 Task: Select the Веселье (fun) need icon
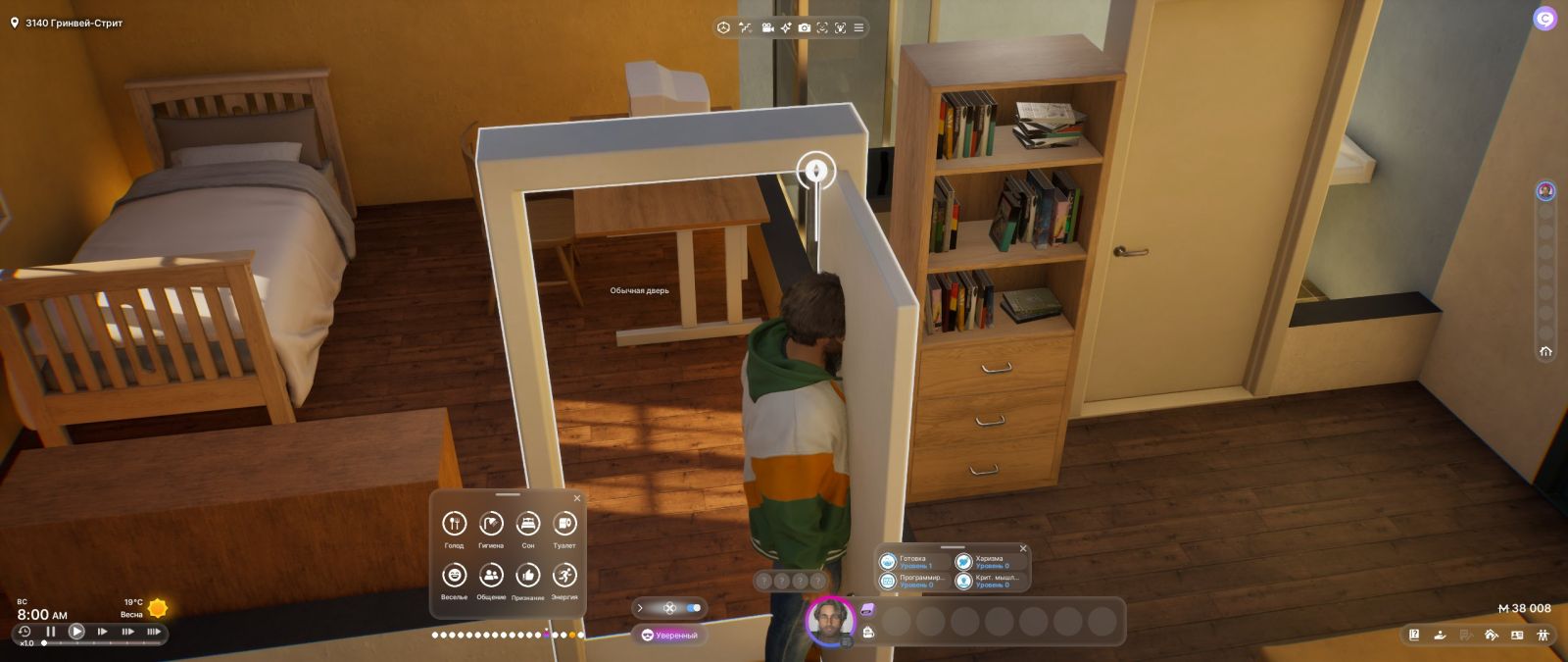pyautogui.click(x=454, y=575)
